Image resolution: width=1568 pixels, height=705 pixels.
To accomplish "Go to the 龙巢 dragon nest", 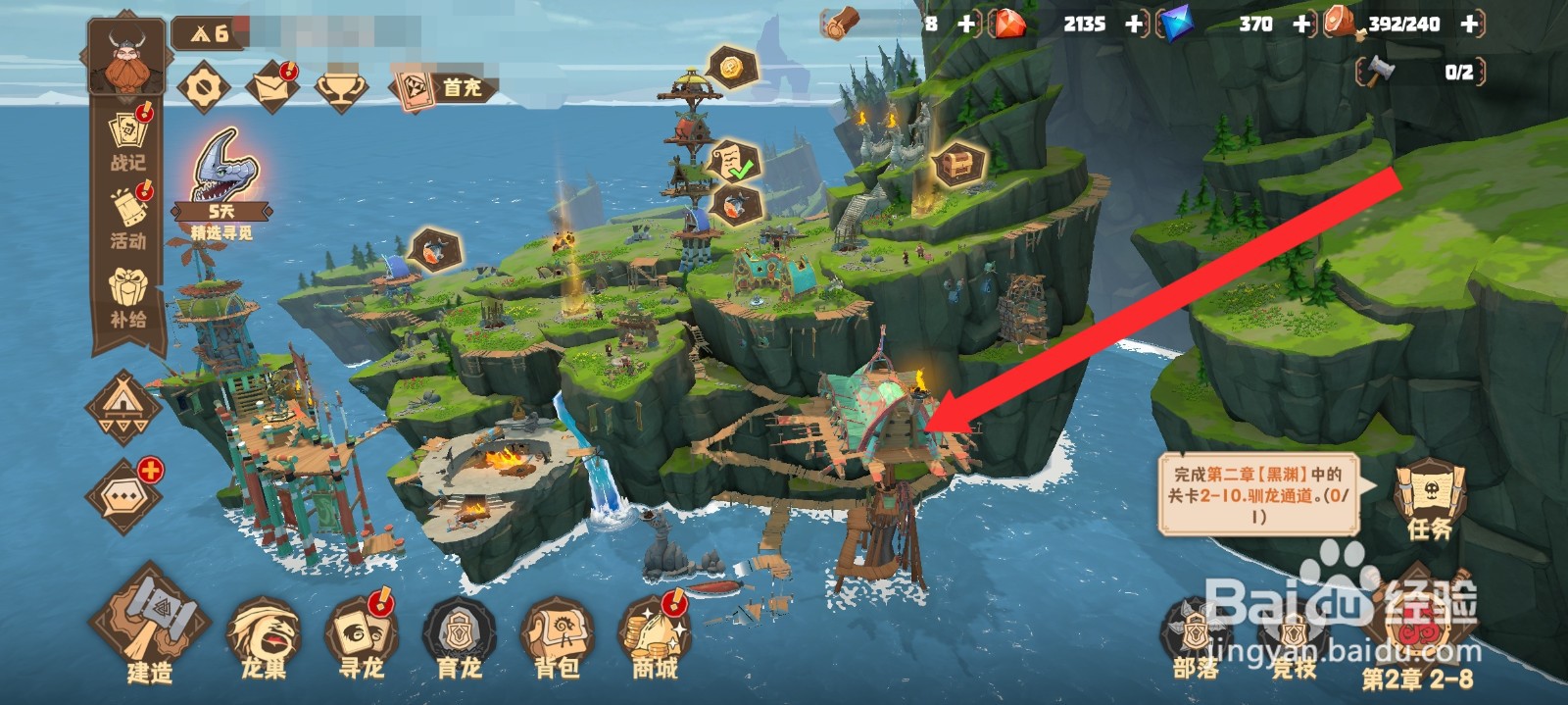I will pyautogui.click(x=264, y=637).
